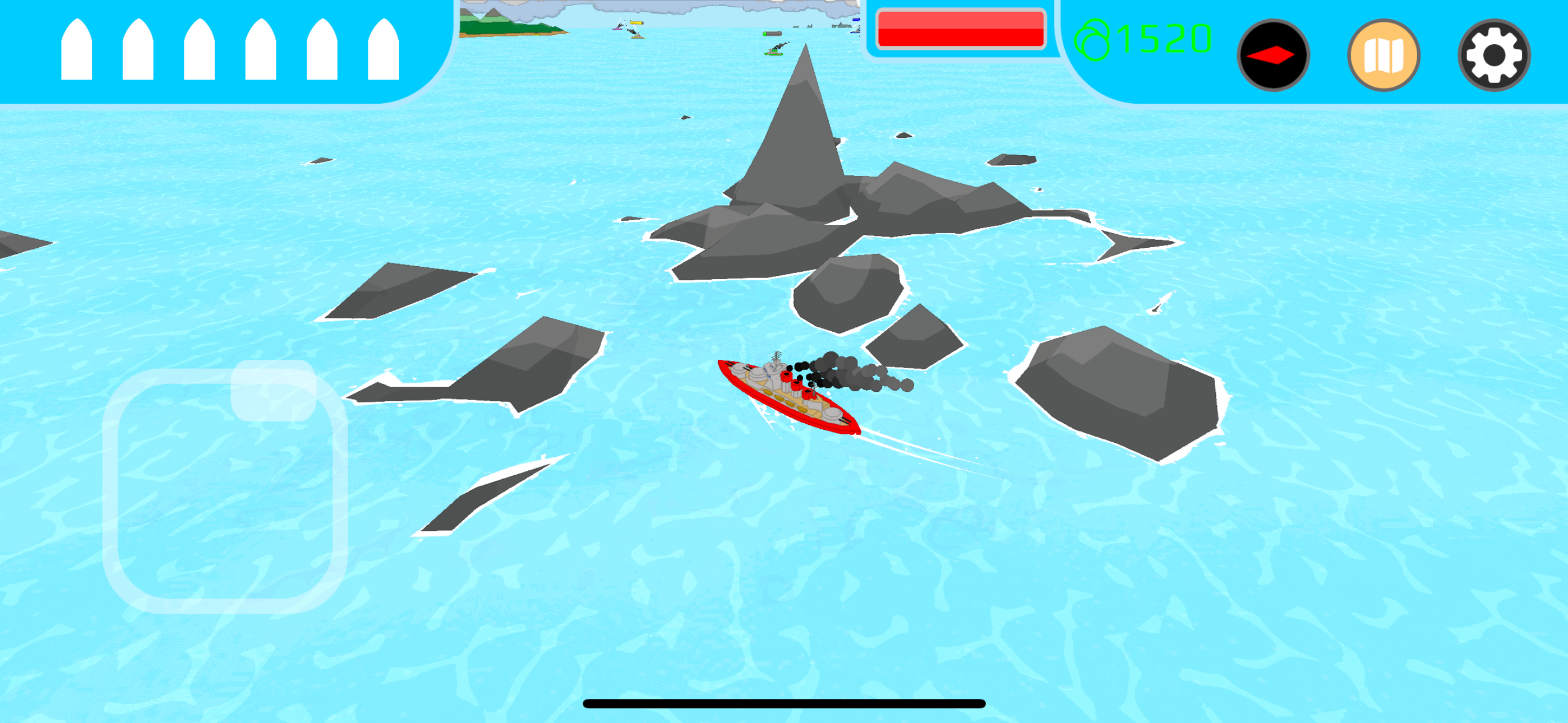1568x723 pixels.
Task: Select the first white shell ammo icon
Action: (78, 52)
